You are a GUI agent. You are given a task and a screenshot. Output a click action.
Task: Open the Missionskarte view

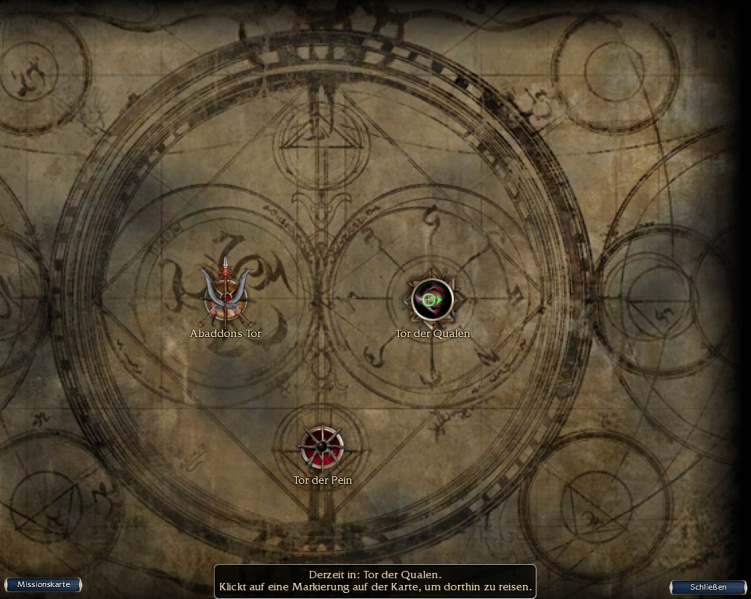coord(43,584)
